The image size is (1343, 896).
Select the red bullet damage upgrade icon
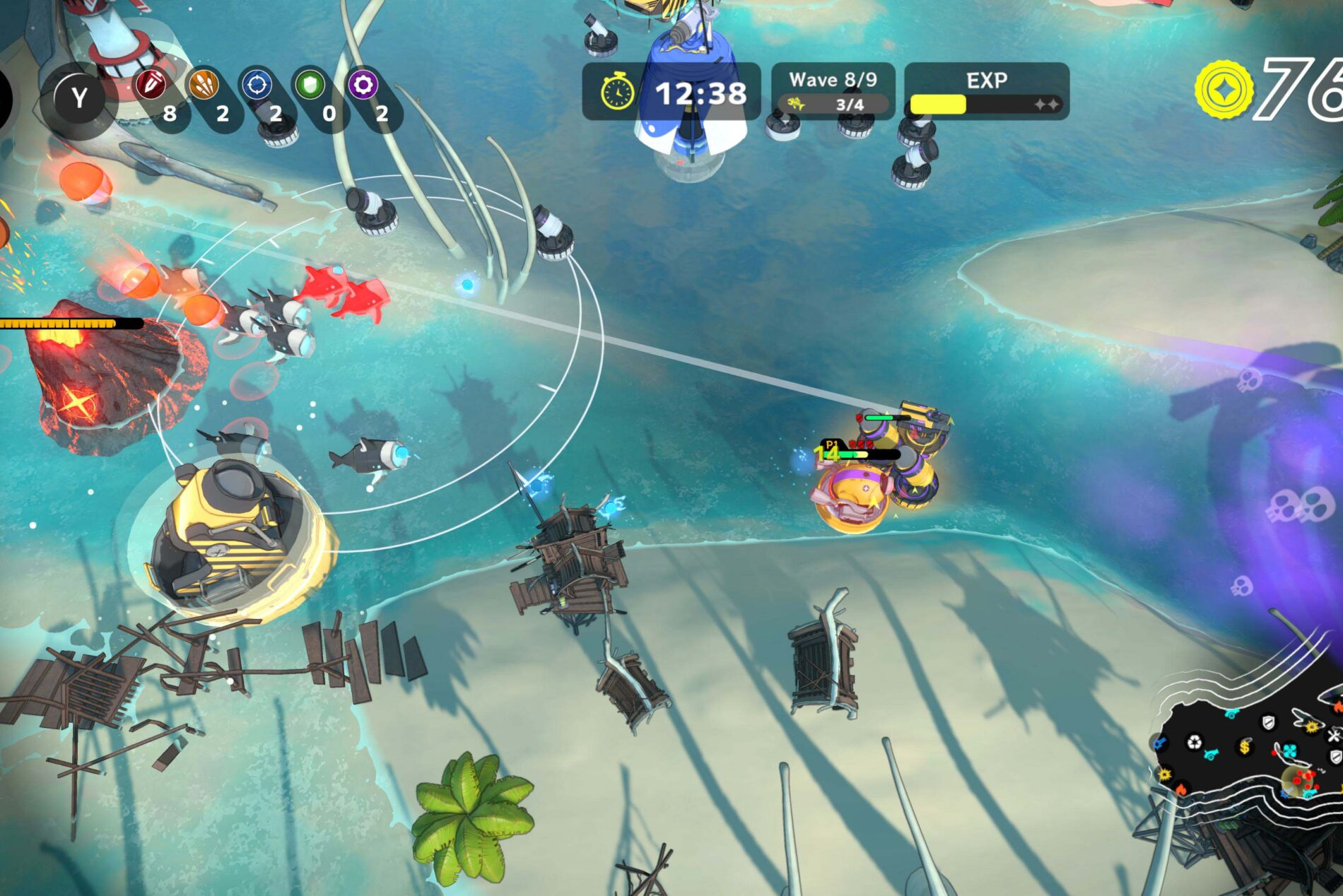point(151,86)
